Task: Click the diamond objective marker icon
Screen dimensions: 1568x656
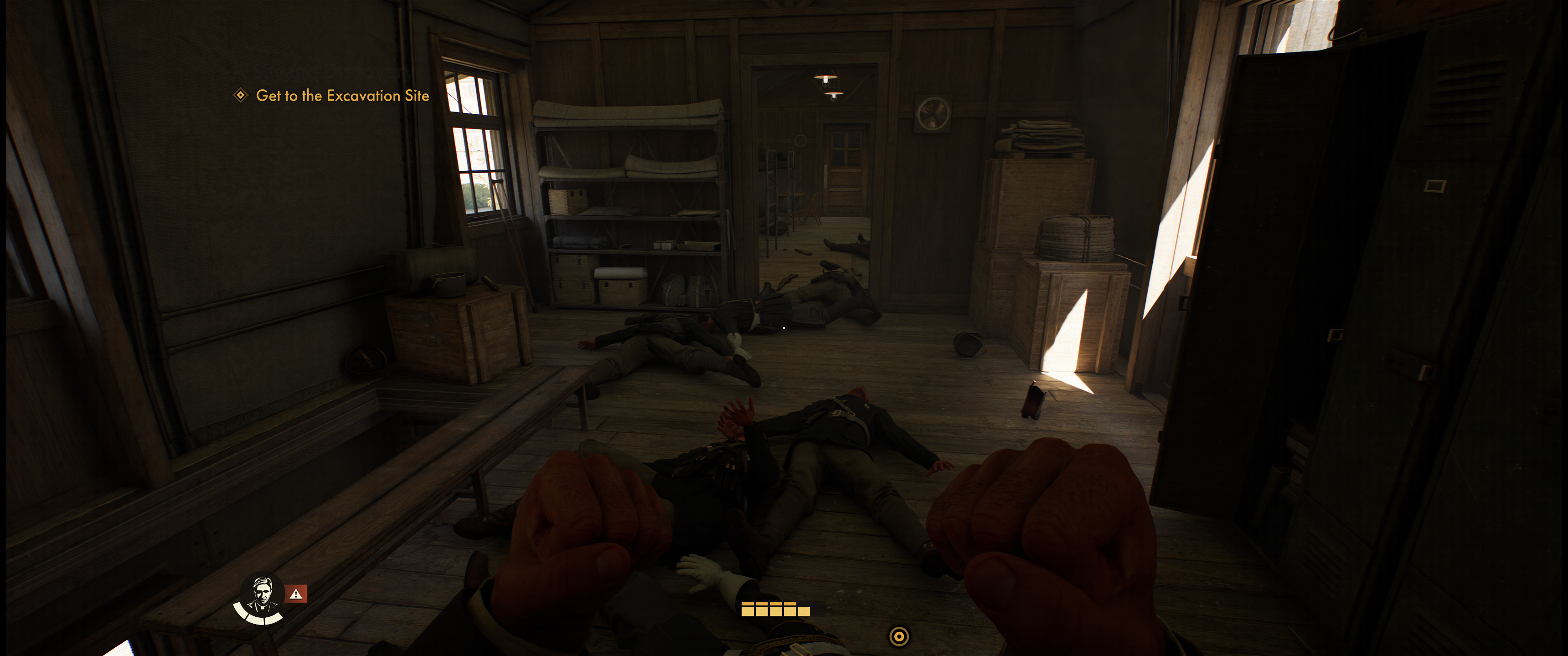Action: pos(240,95)
